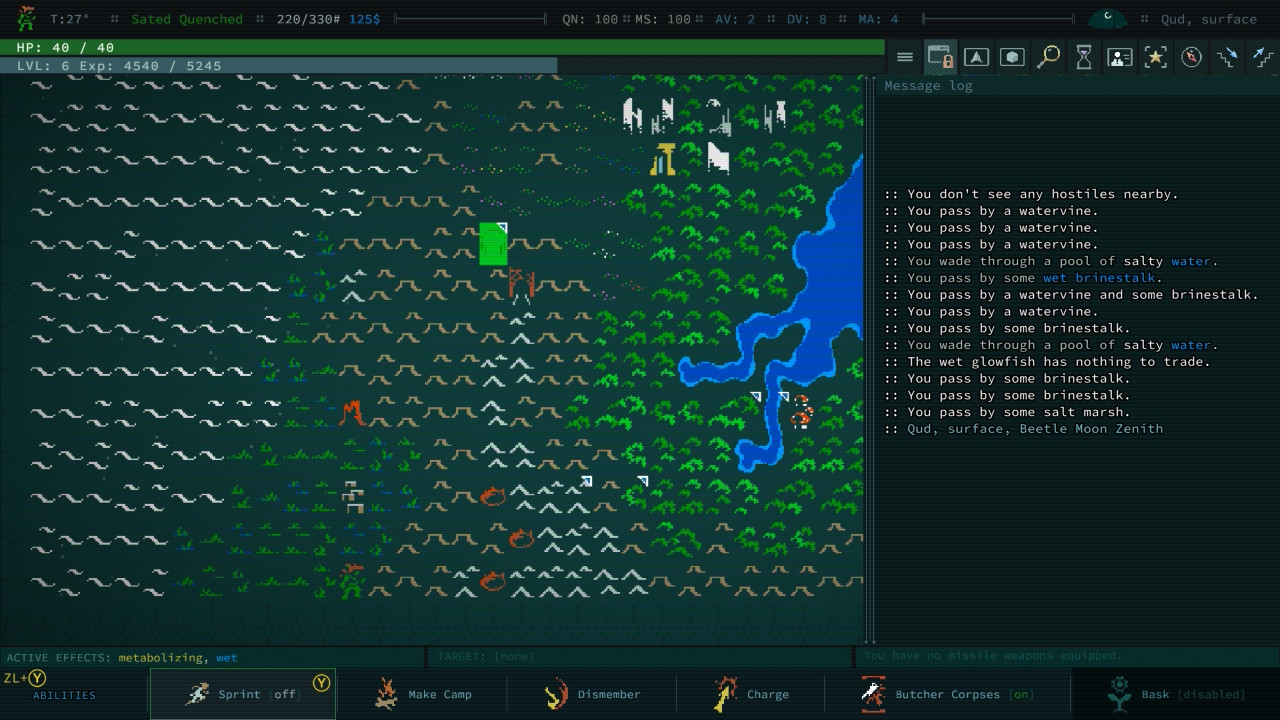Image resolution: width=1280 pixels, height=720 pixels.
Task: Toggle Butcher Corpses ability
Action: coord(946,694)
